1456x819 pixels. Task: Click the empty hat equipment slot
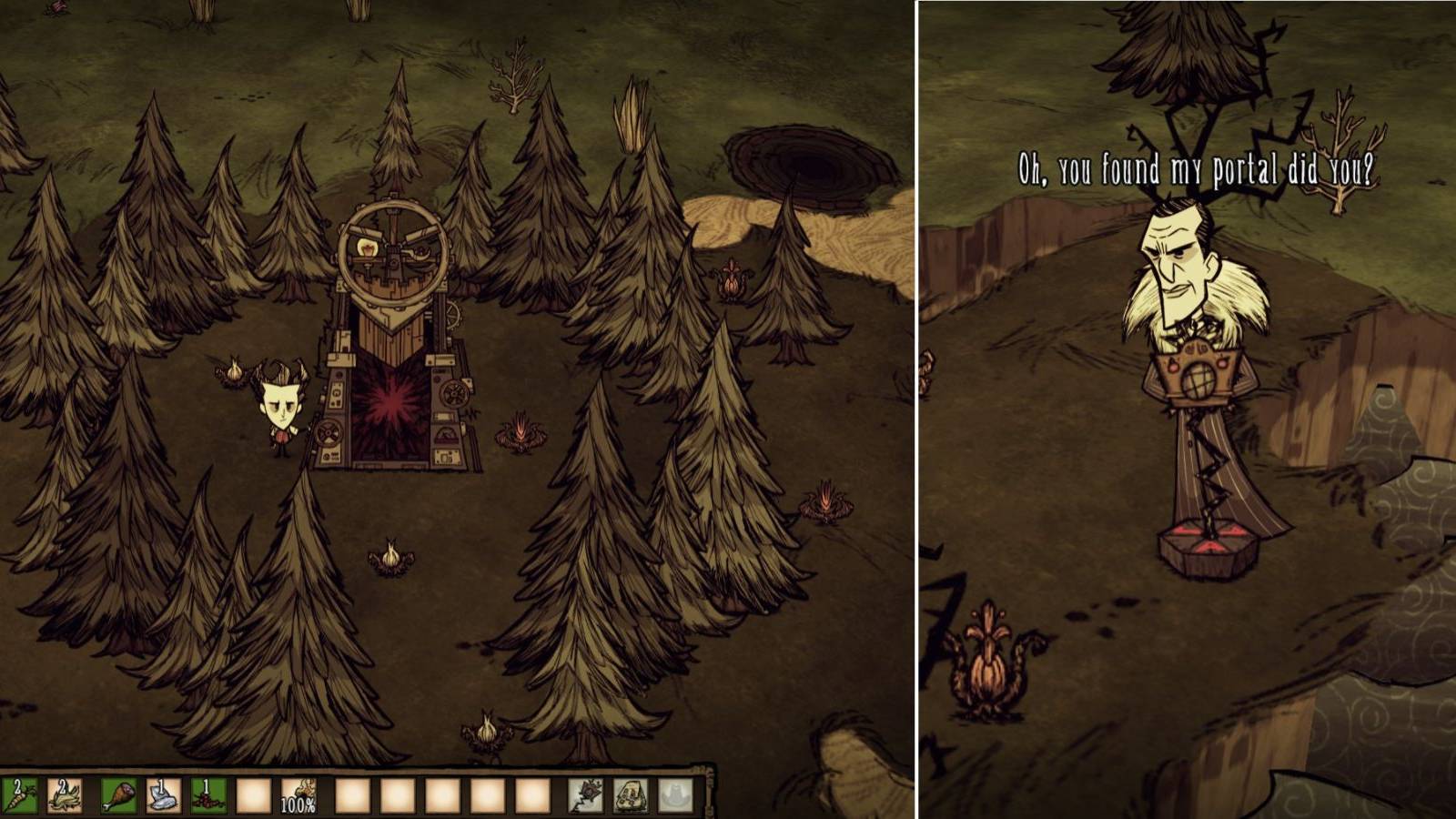pos(677,794)
